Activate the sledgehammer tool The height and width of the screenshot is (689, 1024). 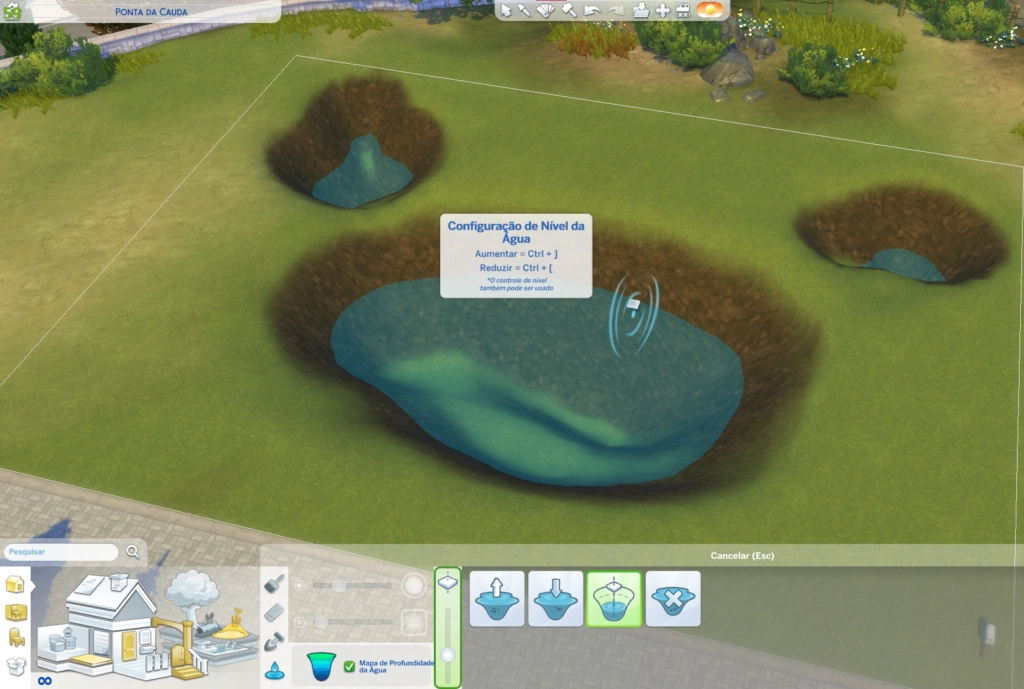point(568,10)
